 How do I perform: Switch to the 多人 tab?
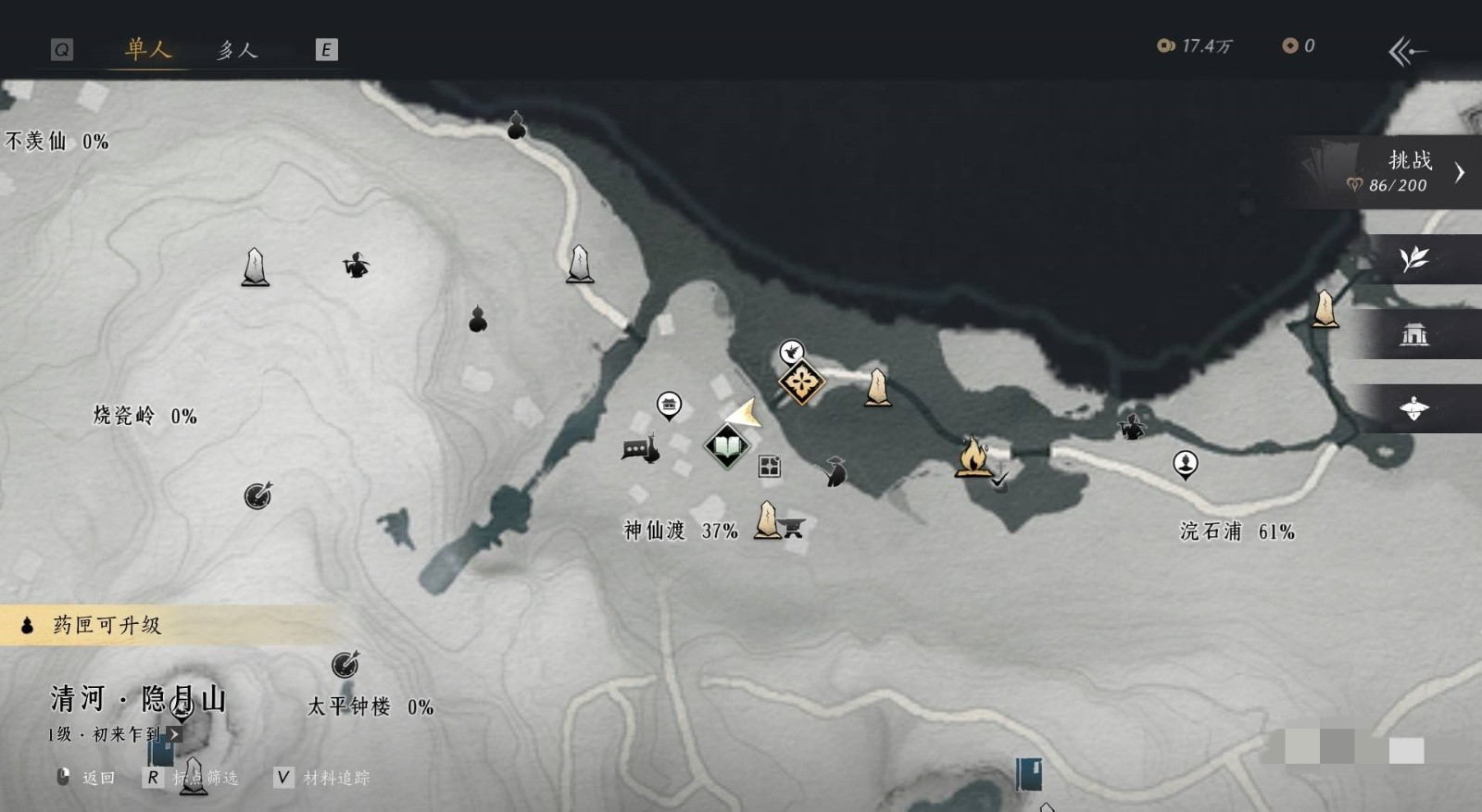237,50
